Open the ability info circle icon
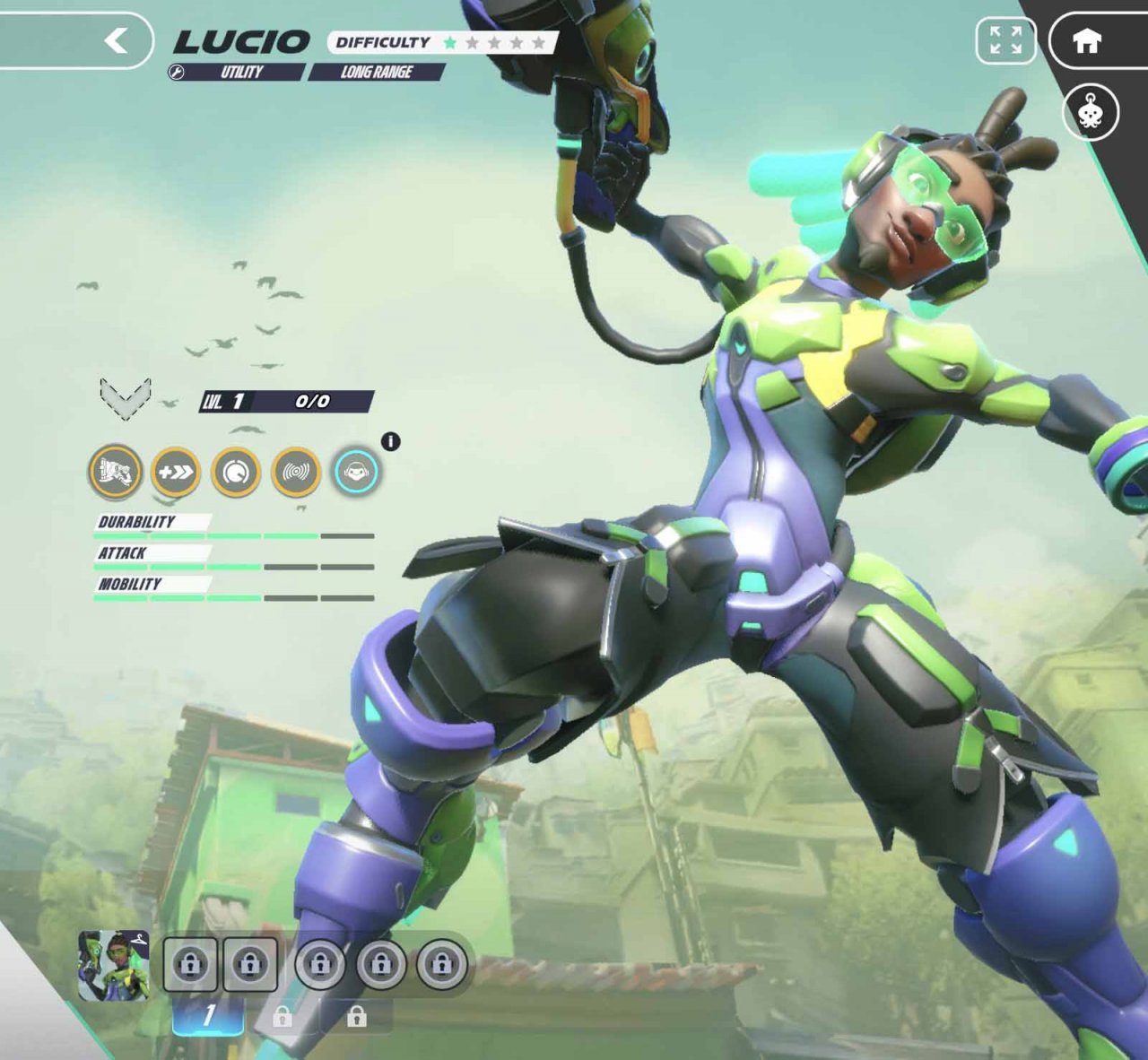 tap(392, 440)
